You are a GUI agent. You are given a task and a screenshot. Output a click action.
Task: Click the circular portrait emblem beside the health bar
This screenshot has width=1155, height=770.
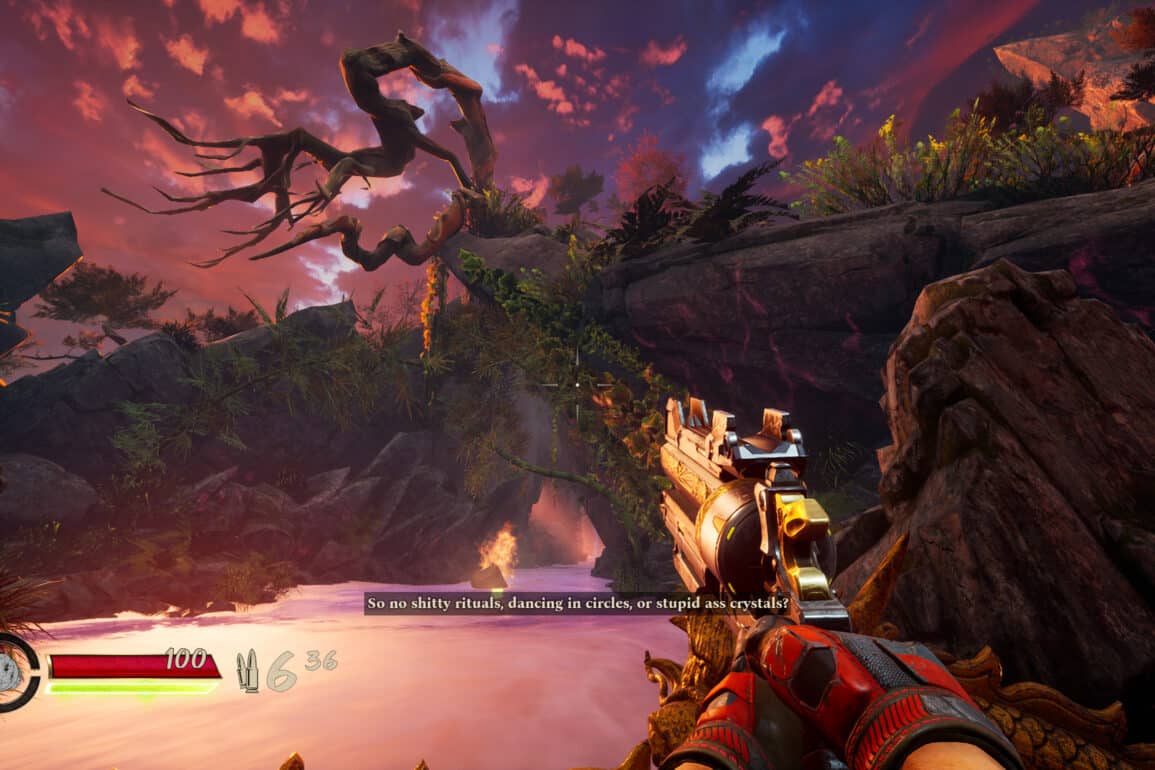(x=12, y=672)
